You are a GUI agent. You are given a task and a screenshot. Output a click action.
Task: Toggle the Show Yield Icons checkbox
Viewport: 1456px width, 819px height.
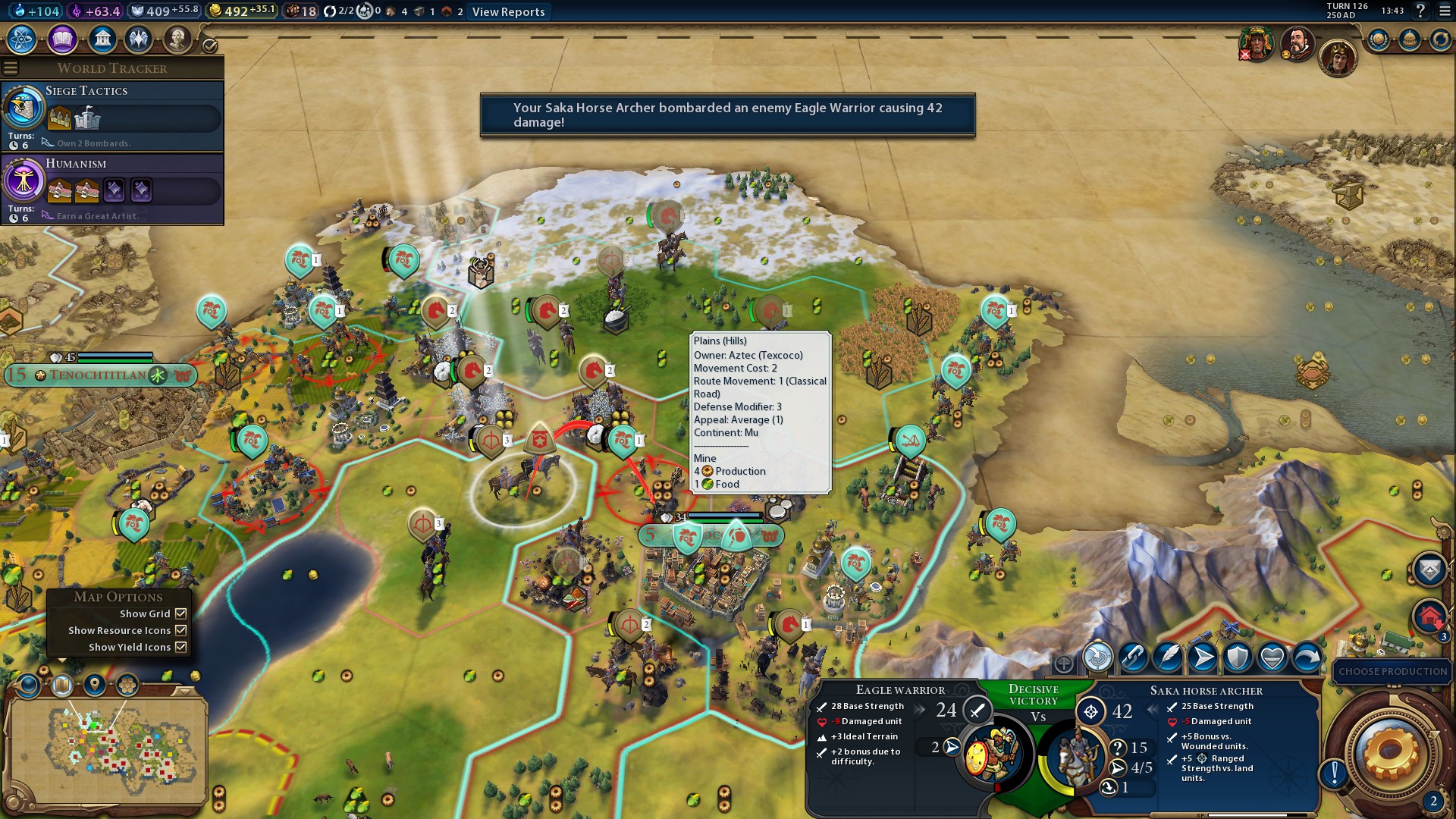click(180, 647)
